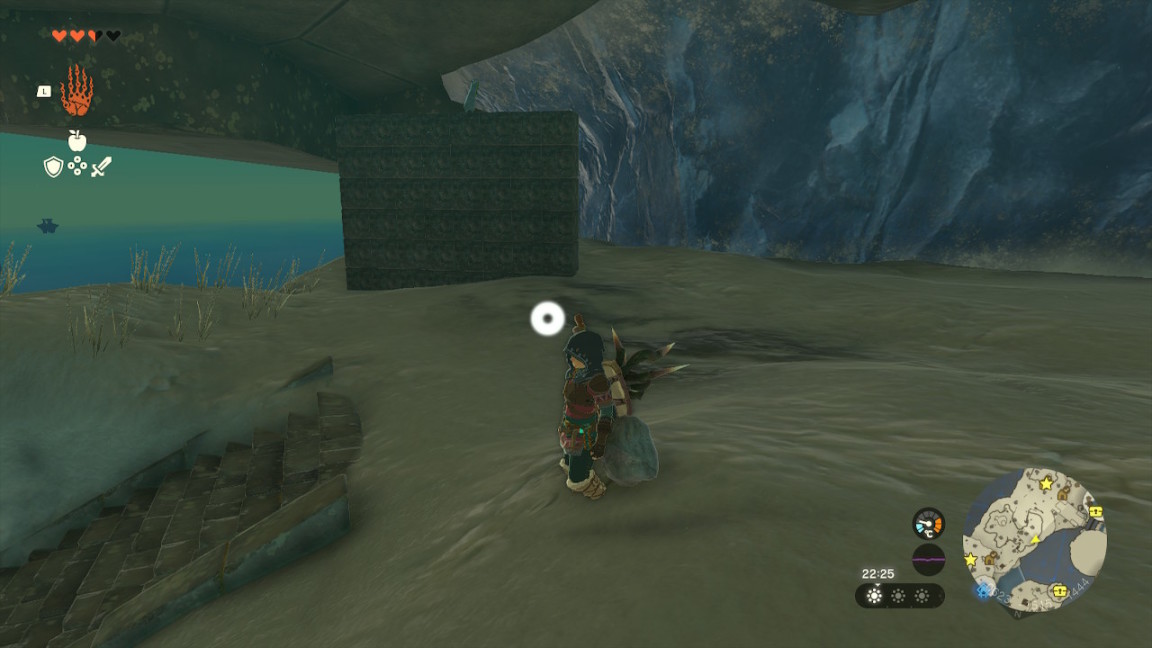Click the four-dot d-pad indicator
Image resolution: width=1152 pixels, height=648 pixels.
coord(77,167)
